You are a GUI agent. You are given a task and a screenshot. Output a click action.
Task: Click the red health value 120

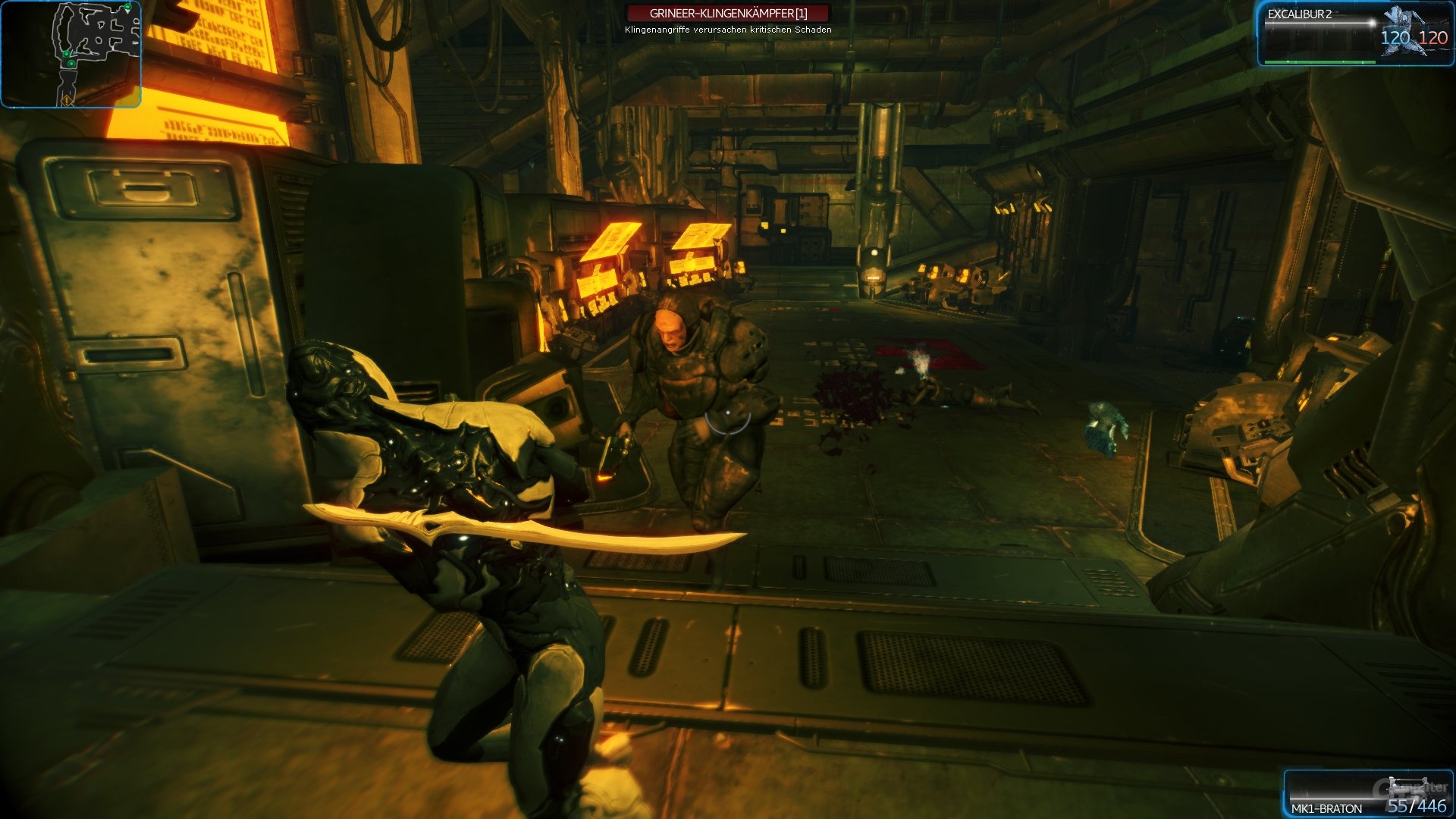[x=1434, y=37]
